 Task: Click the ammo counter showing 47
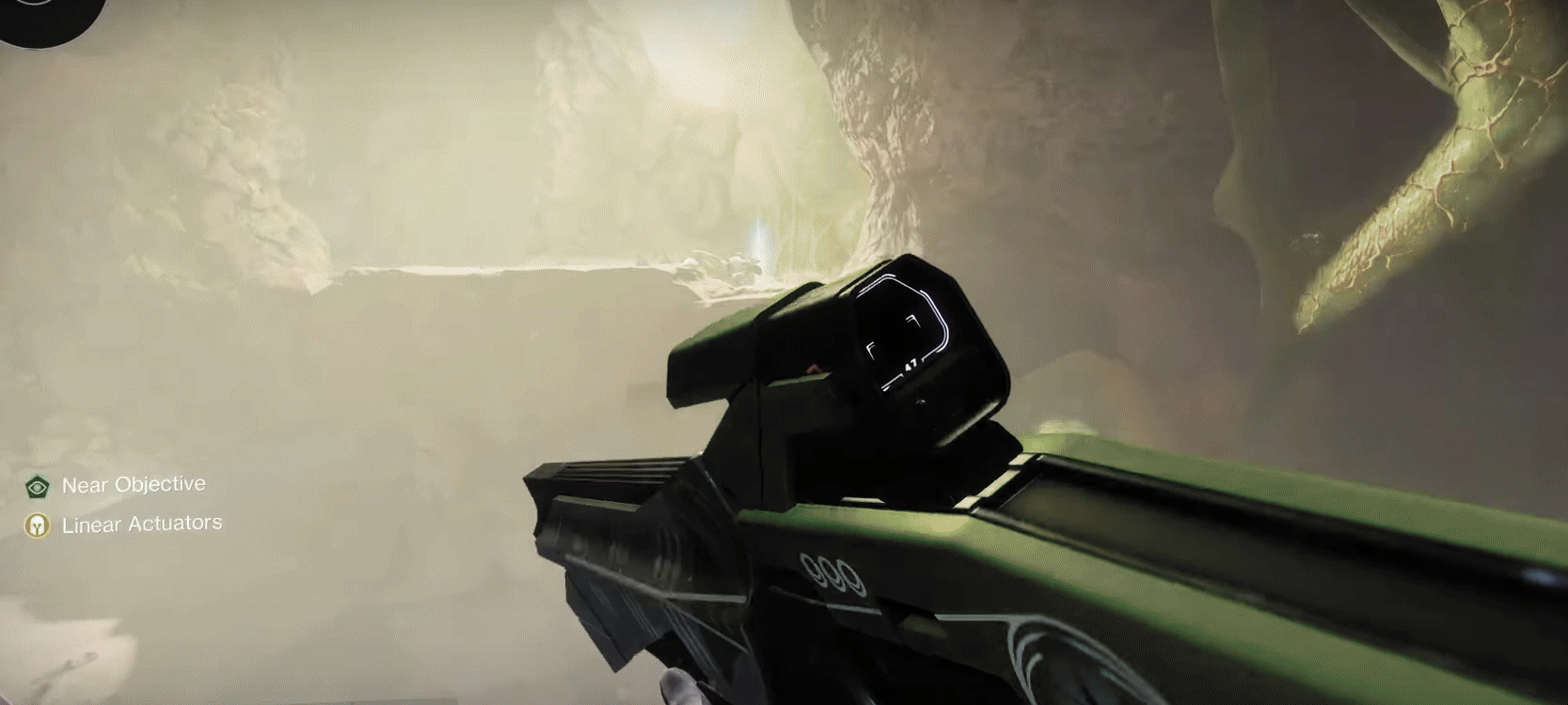pos(911,364)
